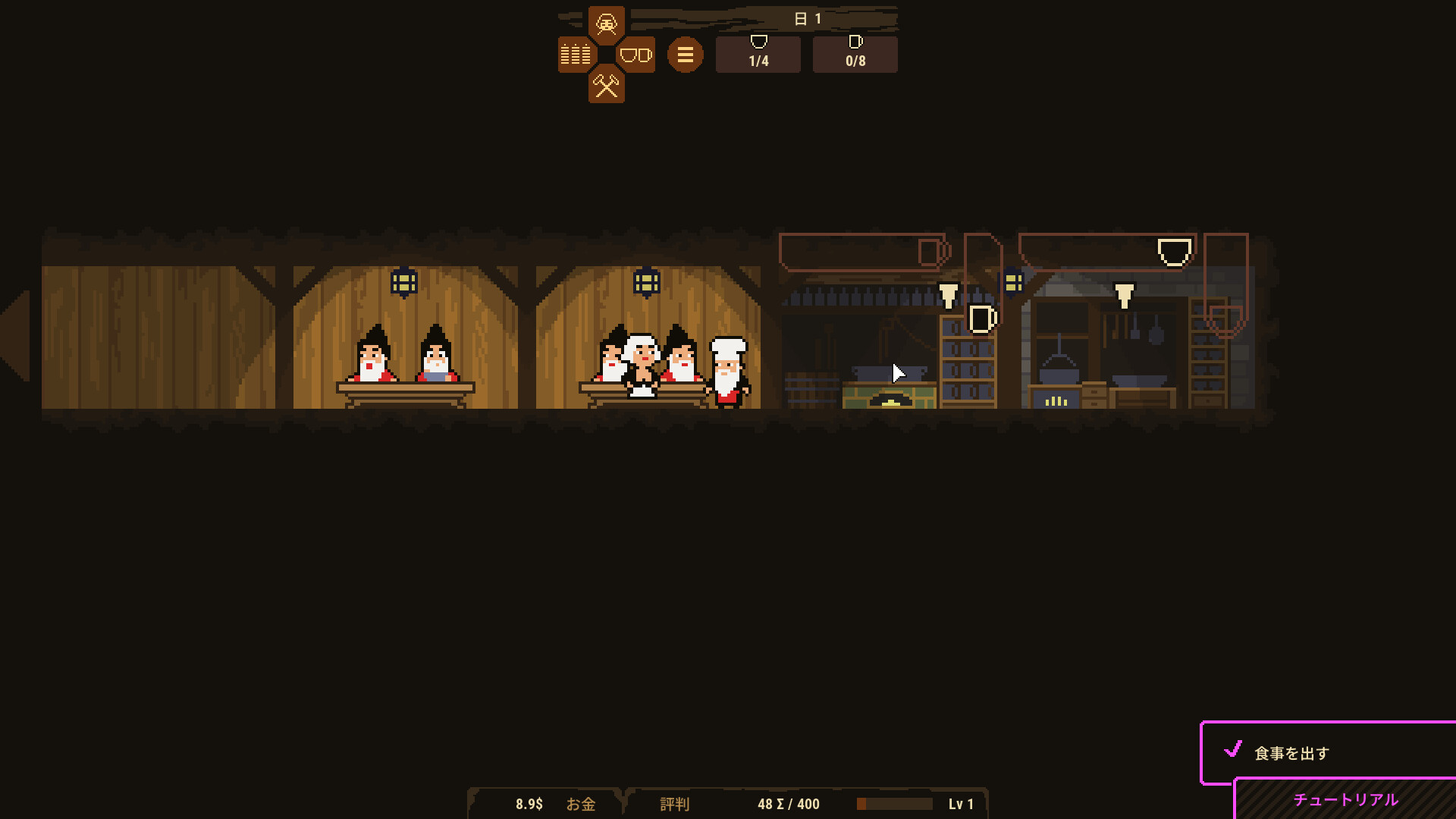Open the hamburger menu button

(x=685, y=54)
